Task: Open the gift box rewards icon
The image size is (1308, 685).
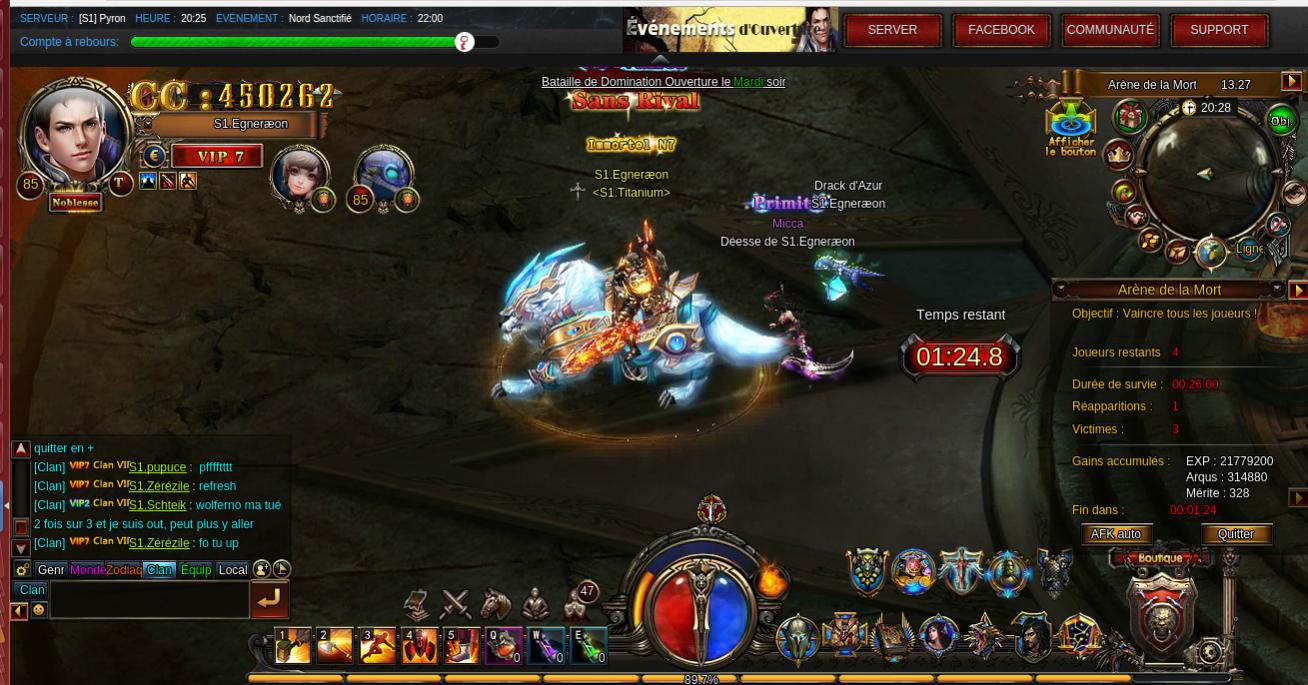Action: [1131, 118]
